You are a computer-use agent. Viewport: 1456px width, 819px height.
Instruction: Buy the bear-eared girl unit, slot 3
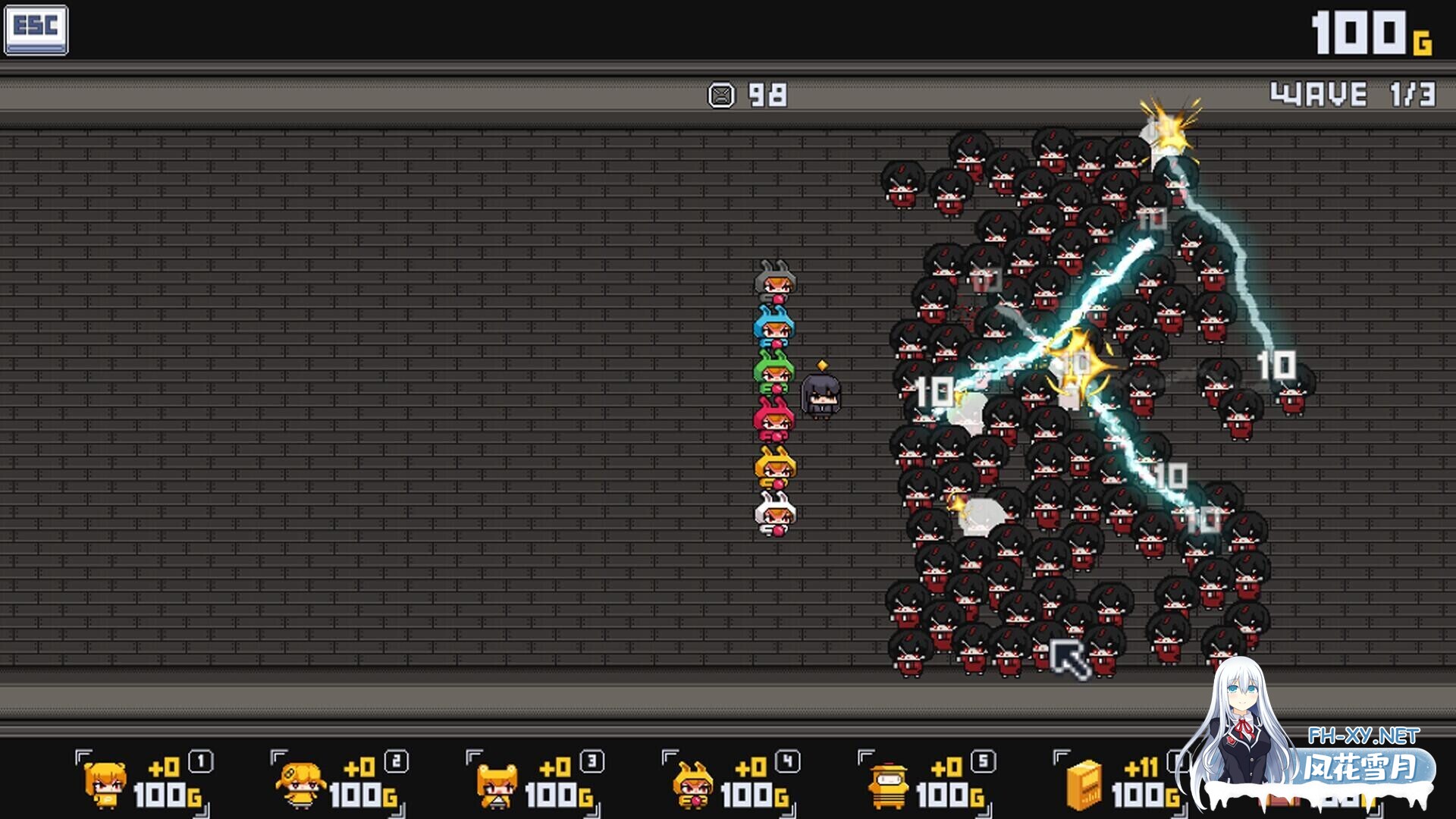(535, 783)
